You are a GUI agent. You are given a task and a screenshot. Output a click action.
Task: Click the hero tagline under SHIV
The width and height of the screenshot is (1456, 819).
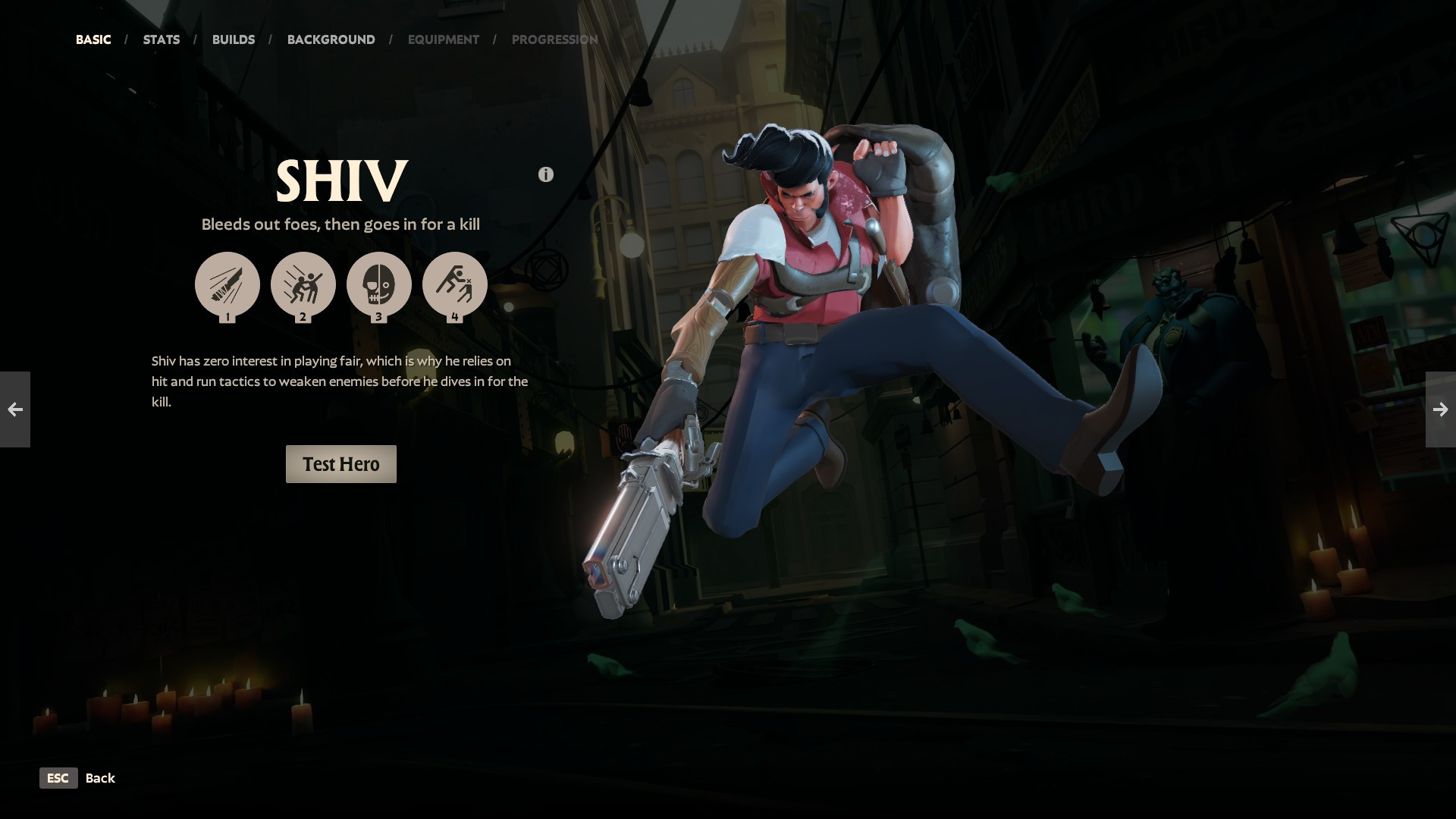[340, 224]
